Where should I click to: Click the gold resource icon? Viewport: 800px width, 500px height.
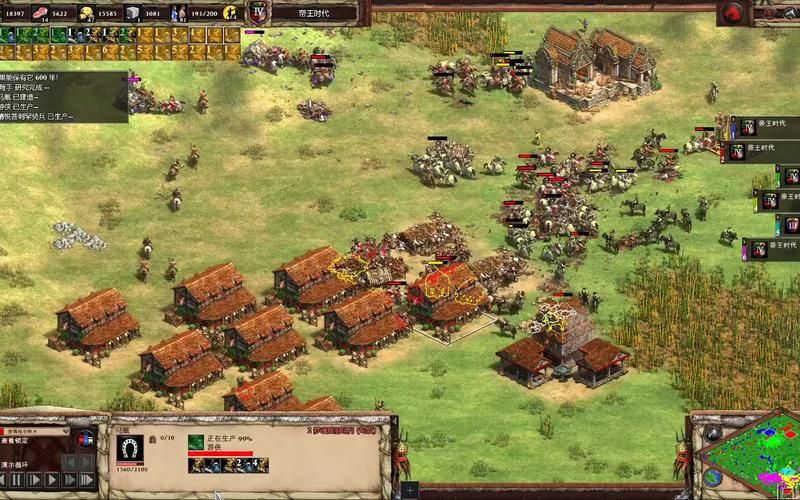(87, 13)
